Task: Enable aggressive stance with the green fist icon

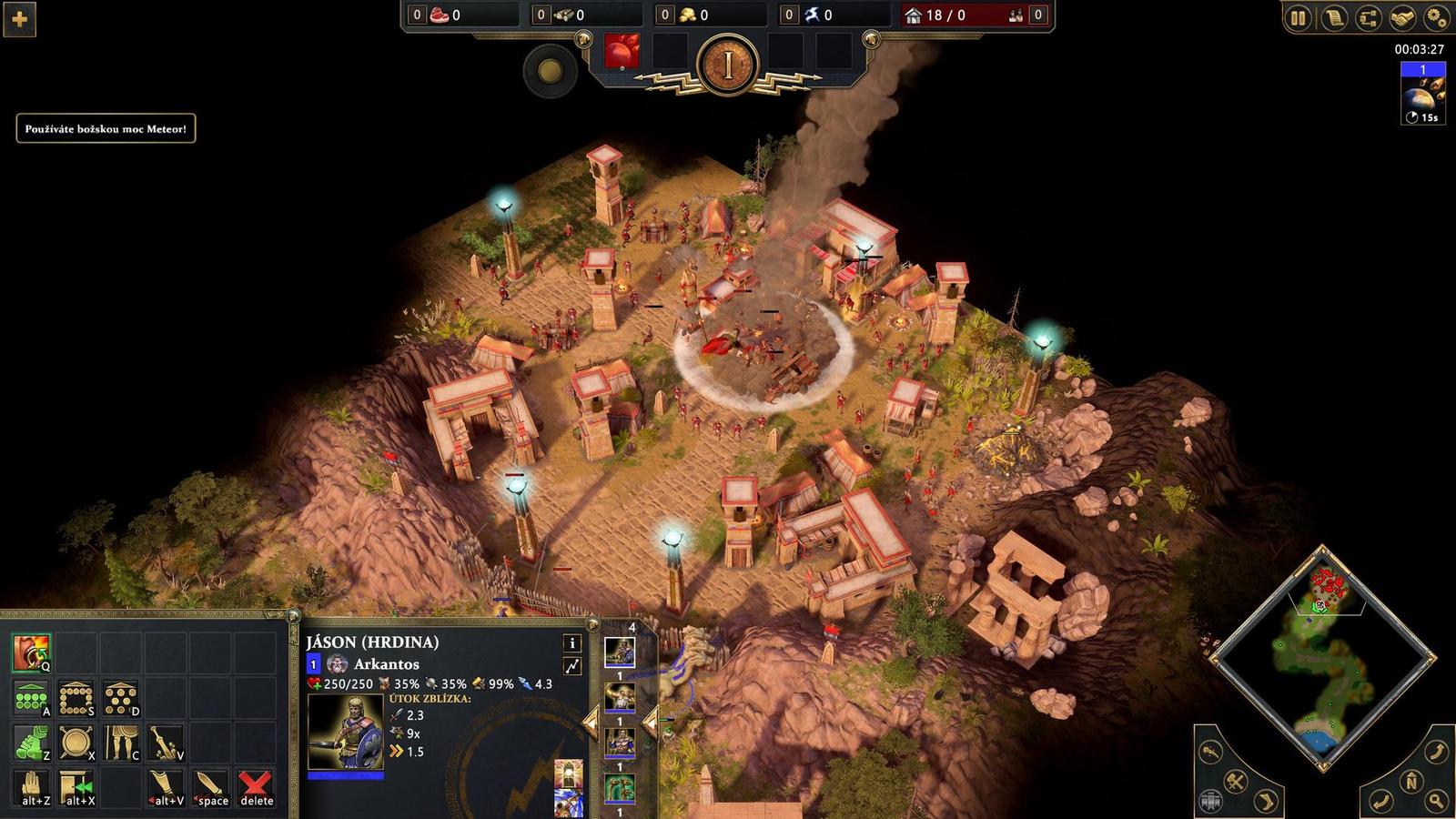Action: click(x=31, y=740)
